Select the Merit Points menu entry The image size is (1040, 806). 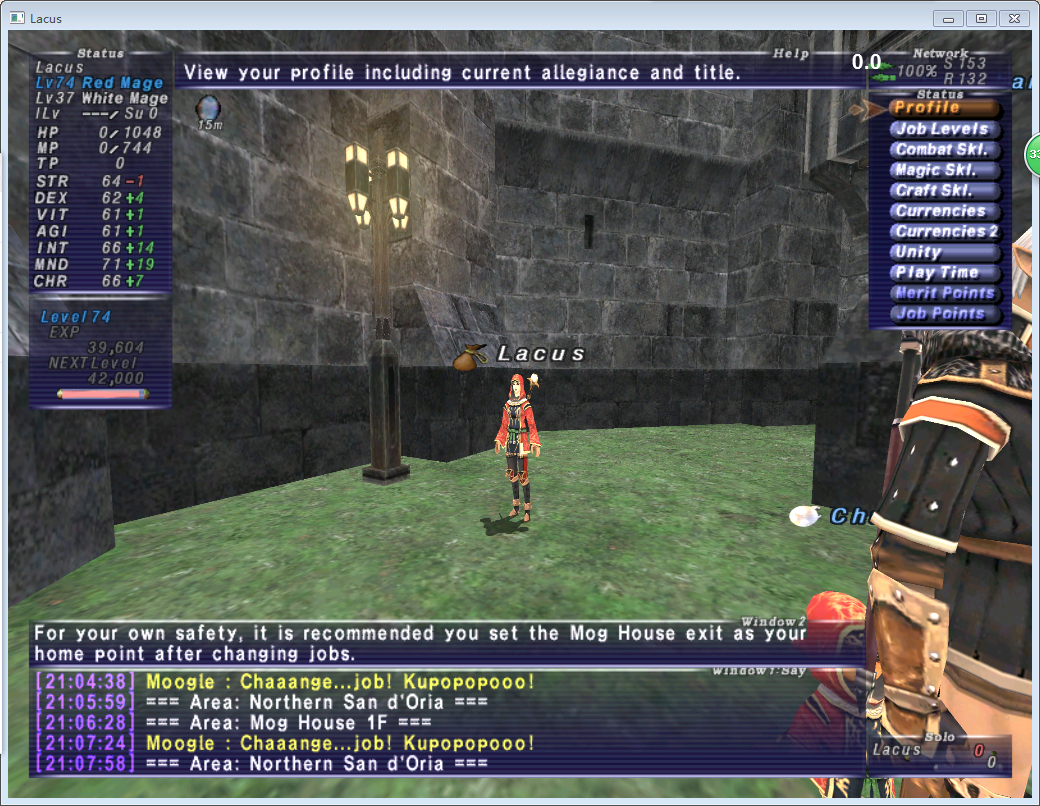pyautogui.click(x=943, y=293)
